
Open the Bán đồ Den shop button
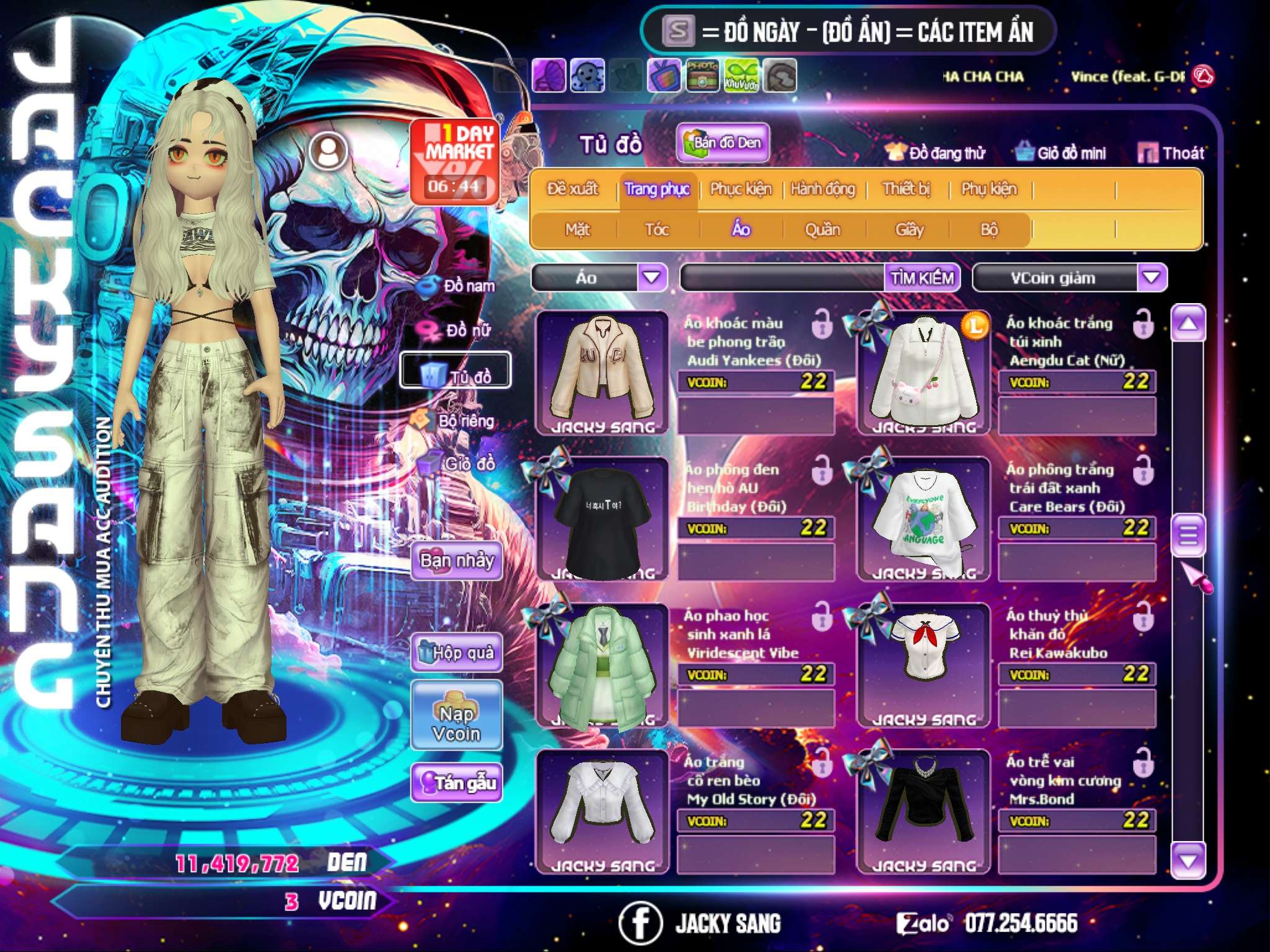722,143
